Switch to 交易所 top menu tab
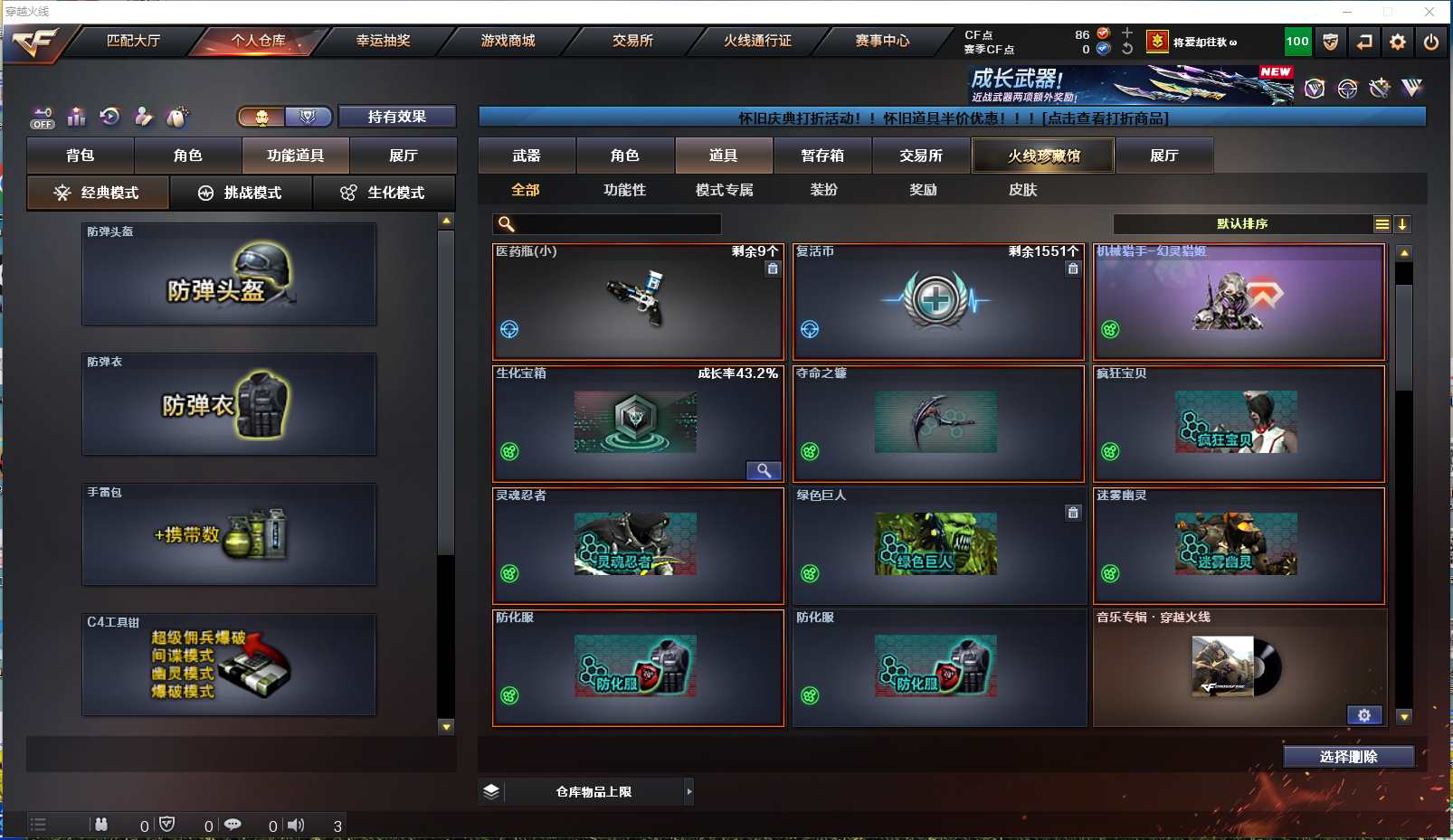The height and width of the screenshot is (840, 1453). click(632, 41)
